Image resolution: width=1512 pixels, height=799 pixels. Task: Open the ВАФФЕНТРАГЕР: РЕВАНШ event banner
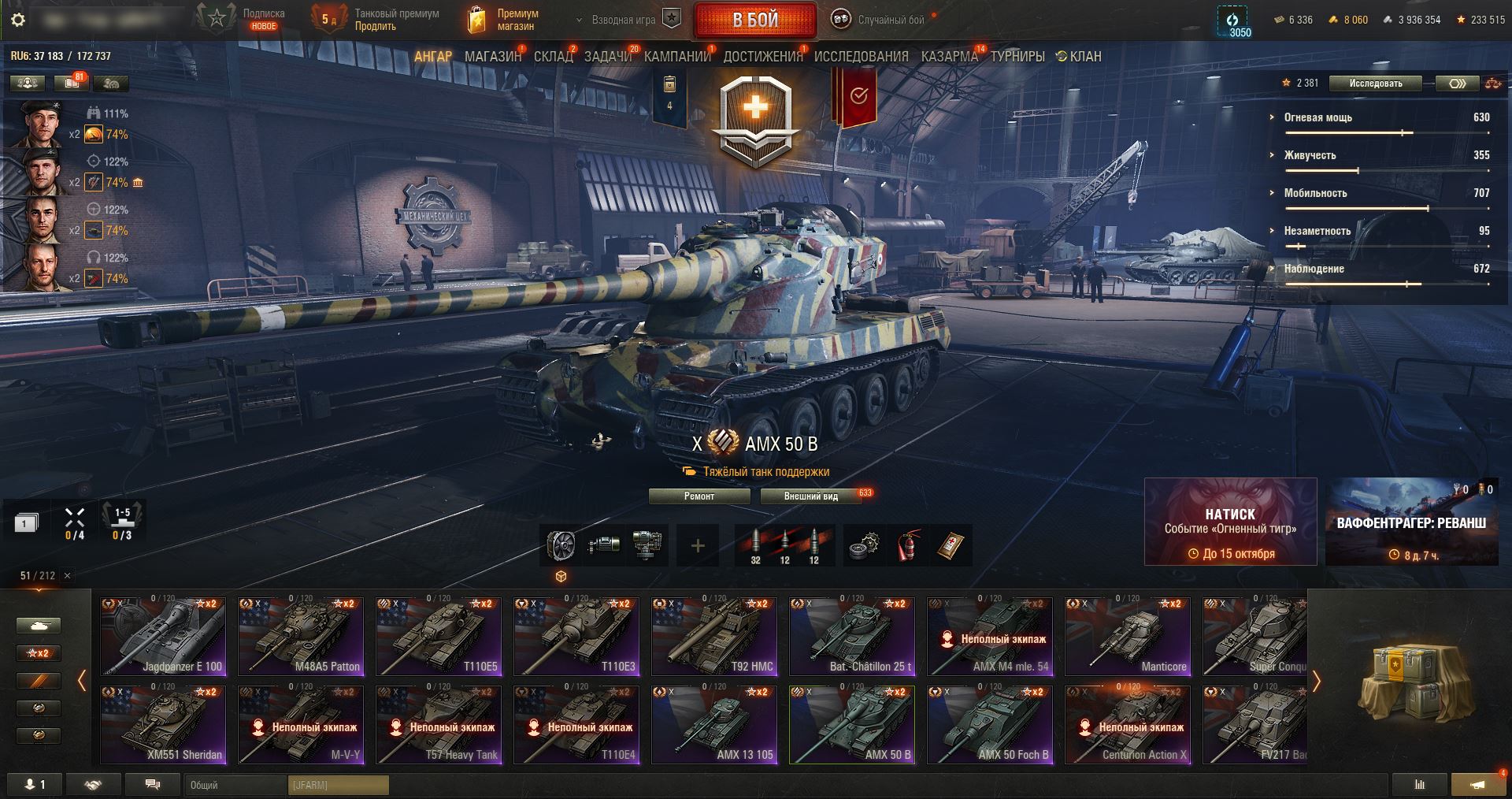coord(1411,522)
